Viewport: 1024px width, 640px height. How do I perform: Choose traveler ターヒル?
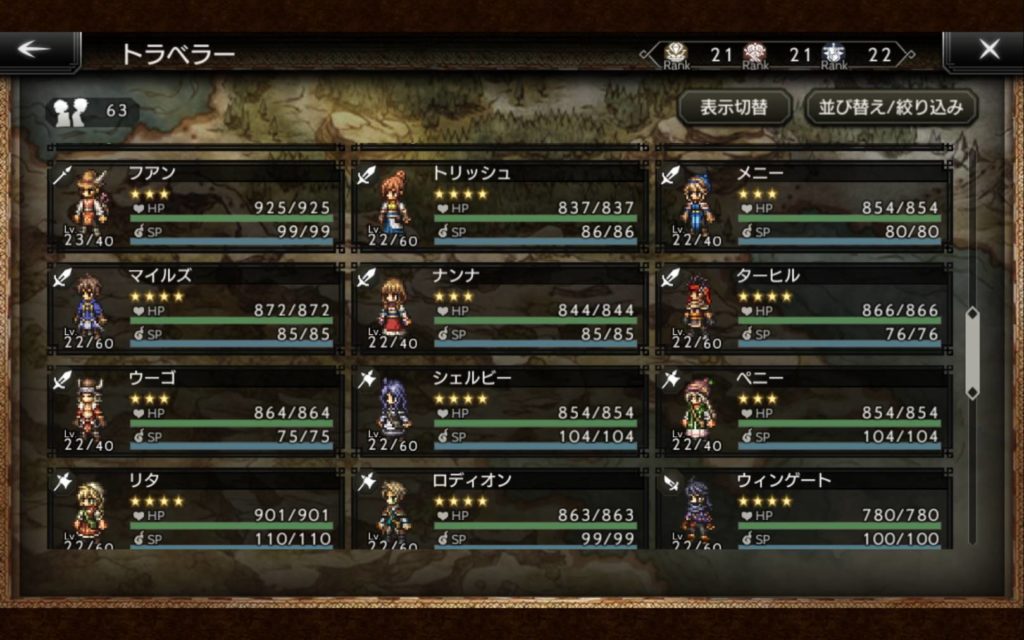803,308
